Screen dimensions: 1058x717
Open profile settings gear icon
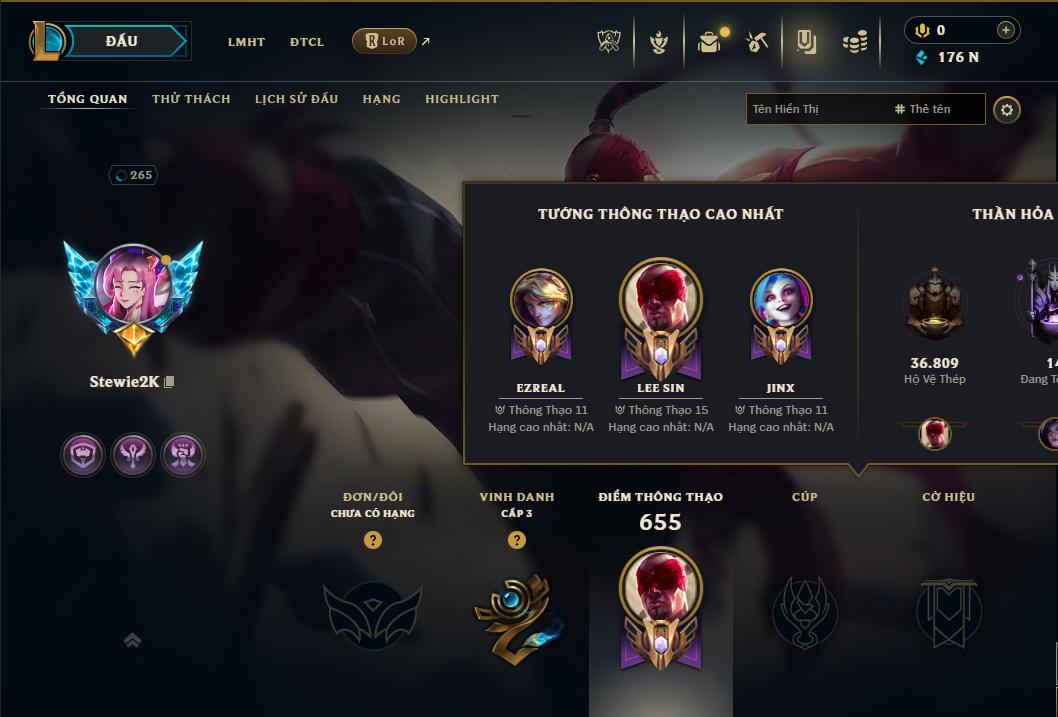[1007, 109]
